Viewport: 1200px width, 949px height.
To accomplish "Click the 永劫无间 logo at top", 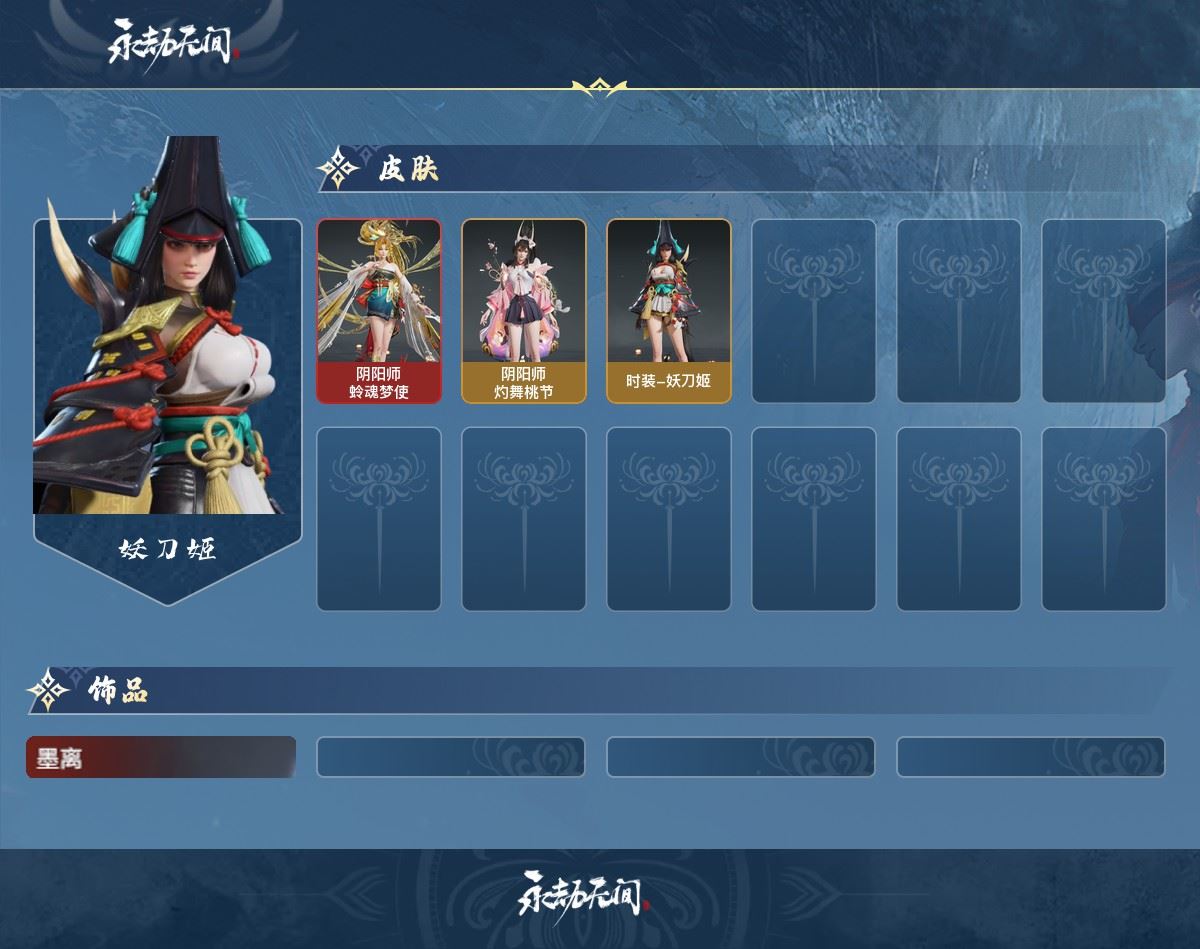I will pyautogui.click(x=170, y=44).
